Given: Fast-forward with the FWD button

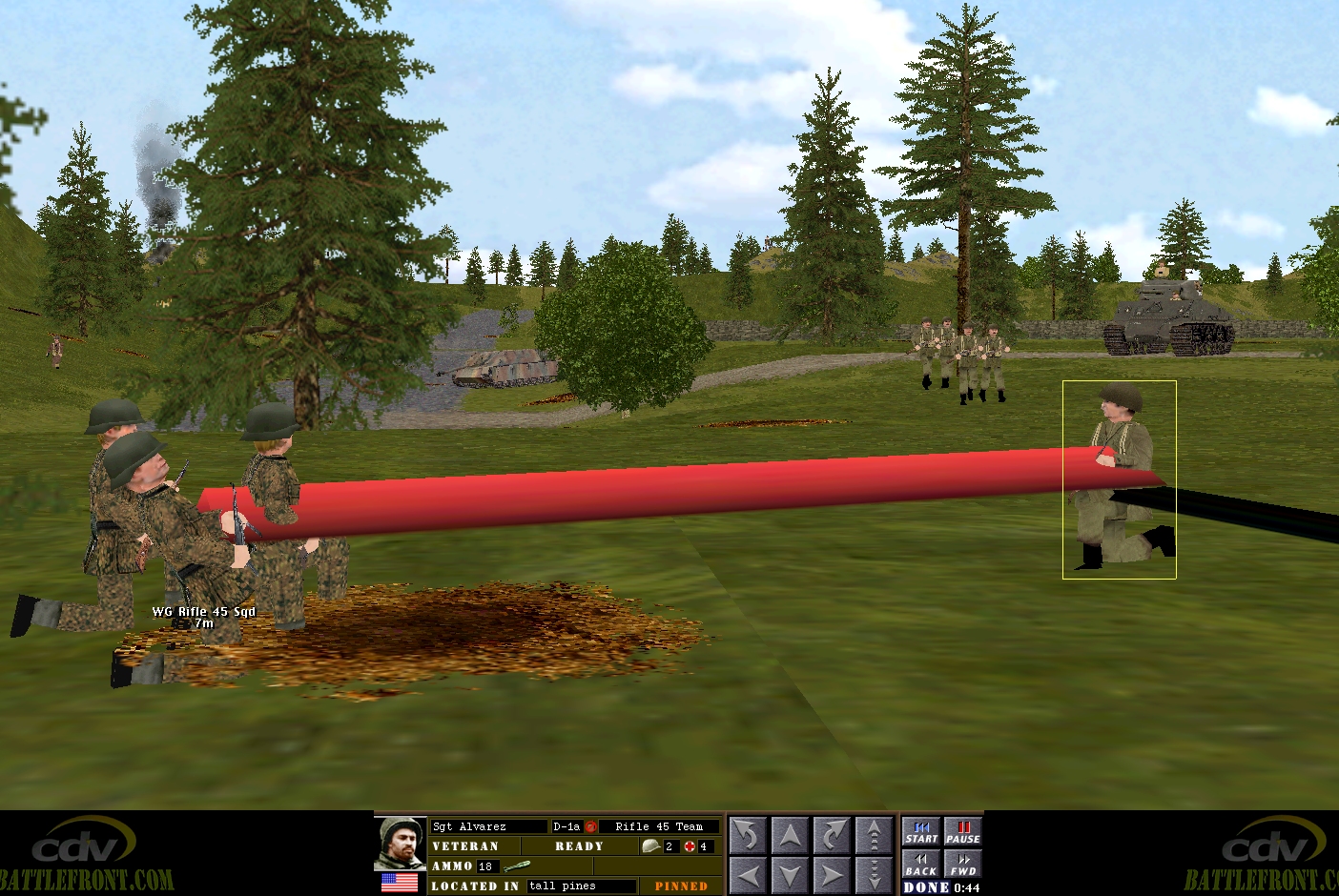Looking at the screenshot, I should pos(963,864).
